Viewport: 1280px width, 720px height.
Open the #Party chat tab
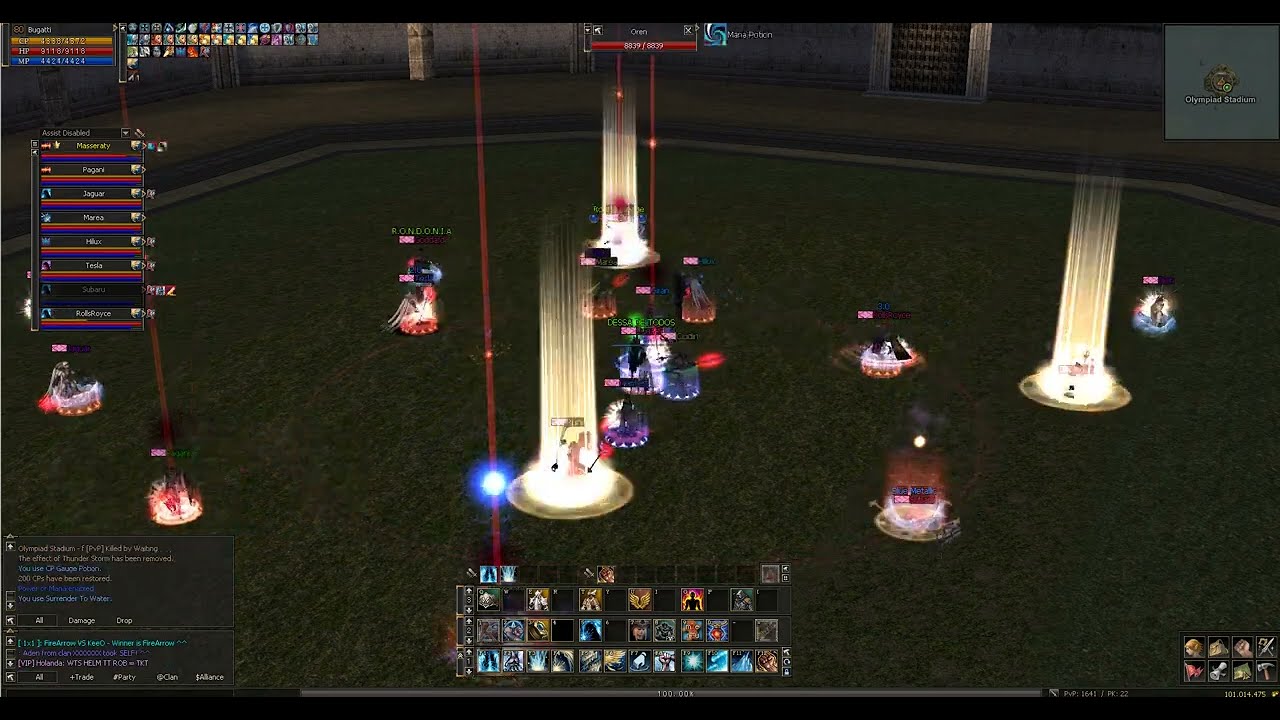click(x=124, y=677)
